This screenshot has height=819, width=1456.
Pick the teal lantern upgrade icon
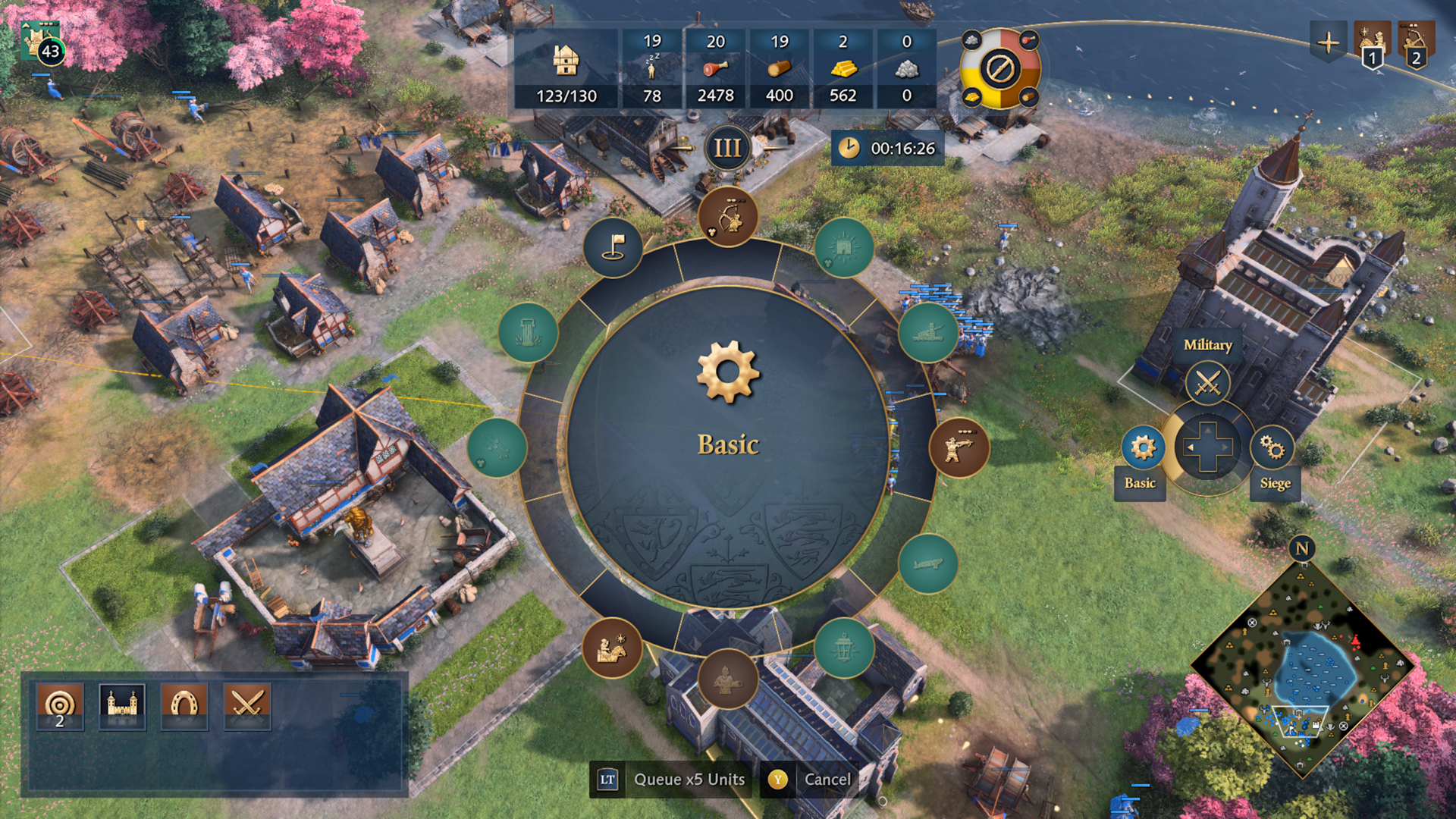843,648
